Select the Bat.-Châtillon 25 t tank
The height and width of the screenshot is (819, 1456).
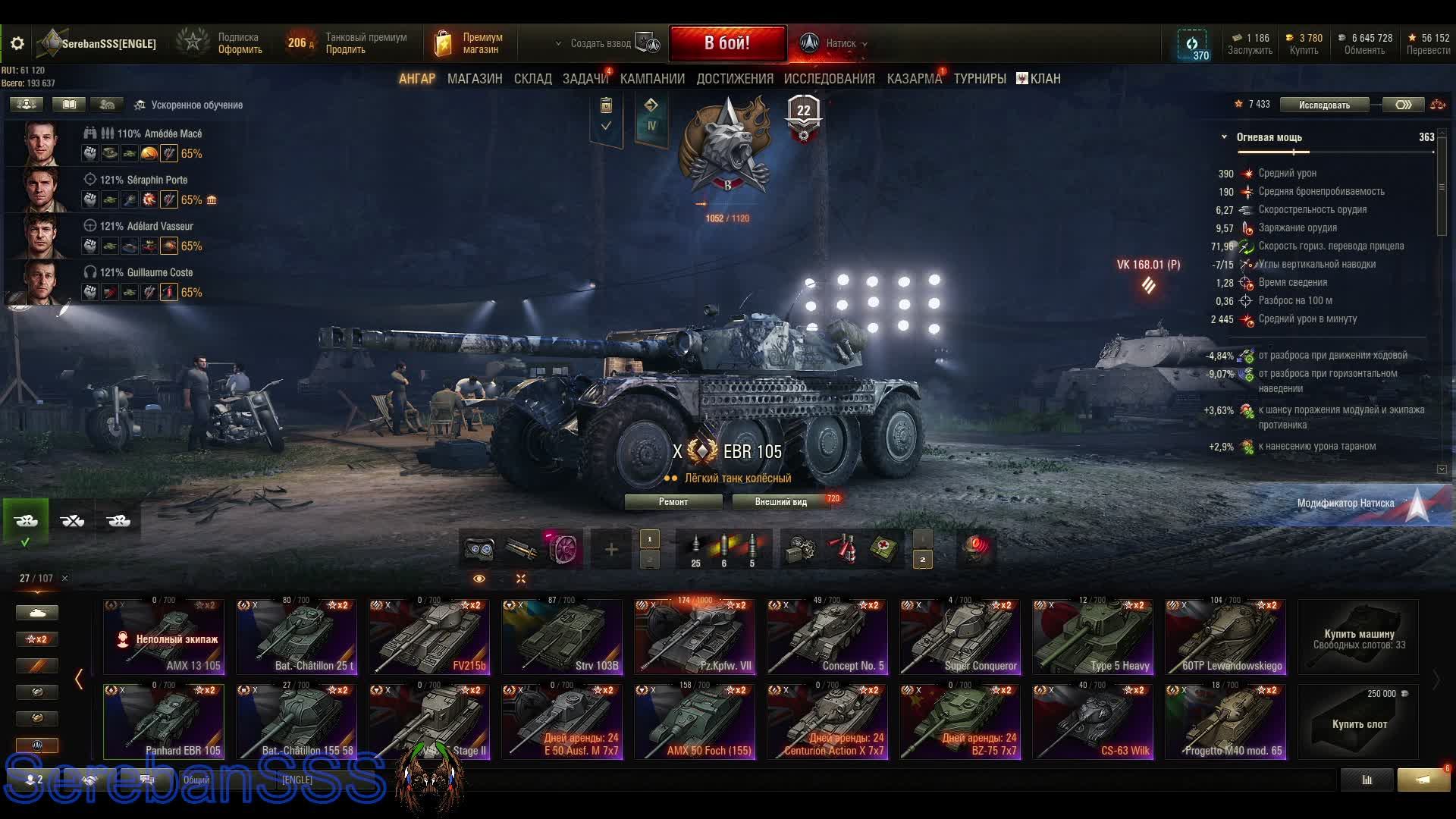(297, 637)
